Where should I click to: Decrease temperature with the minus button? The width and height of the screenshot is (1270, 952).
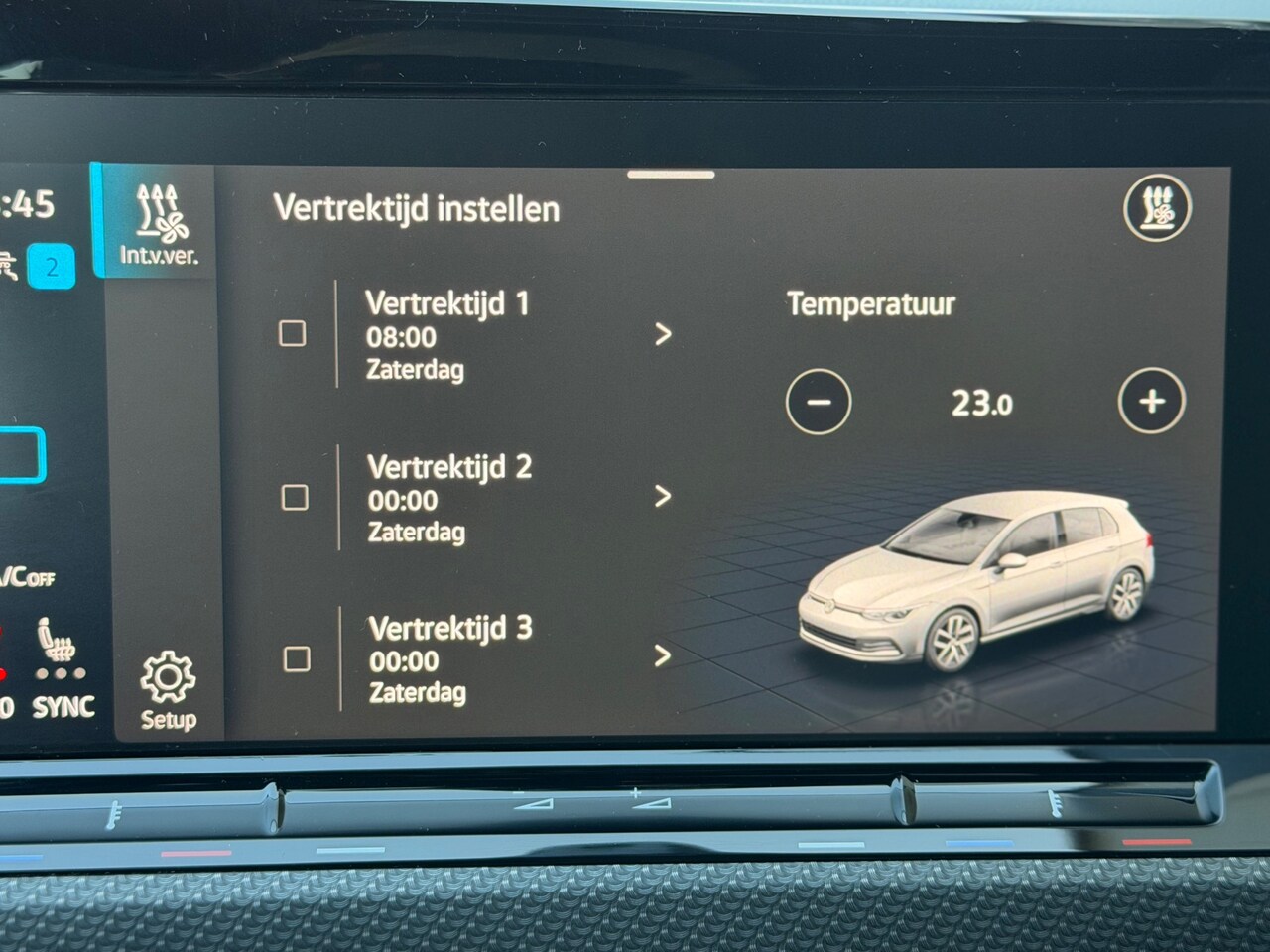click(x=818, y=402)
